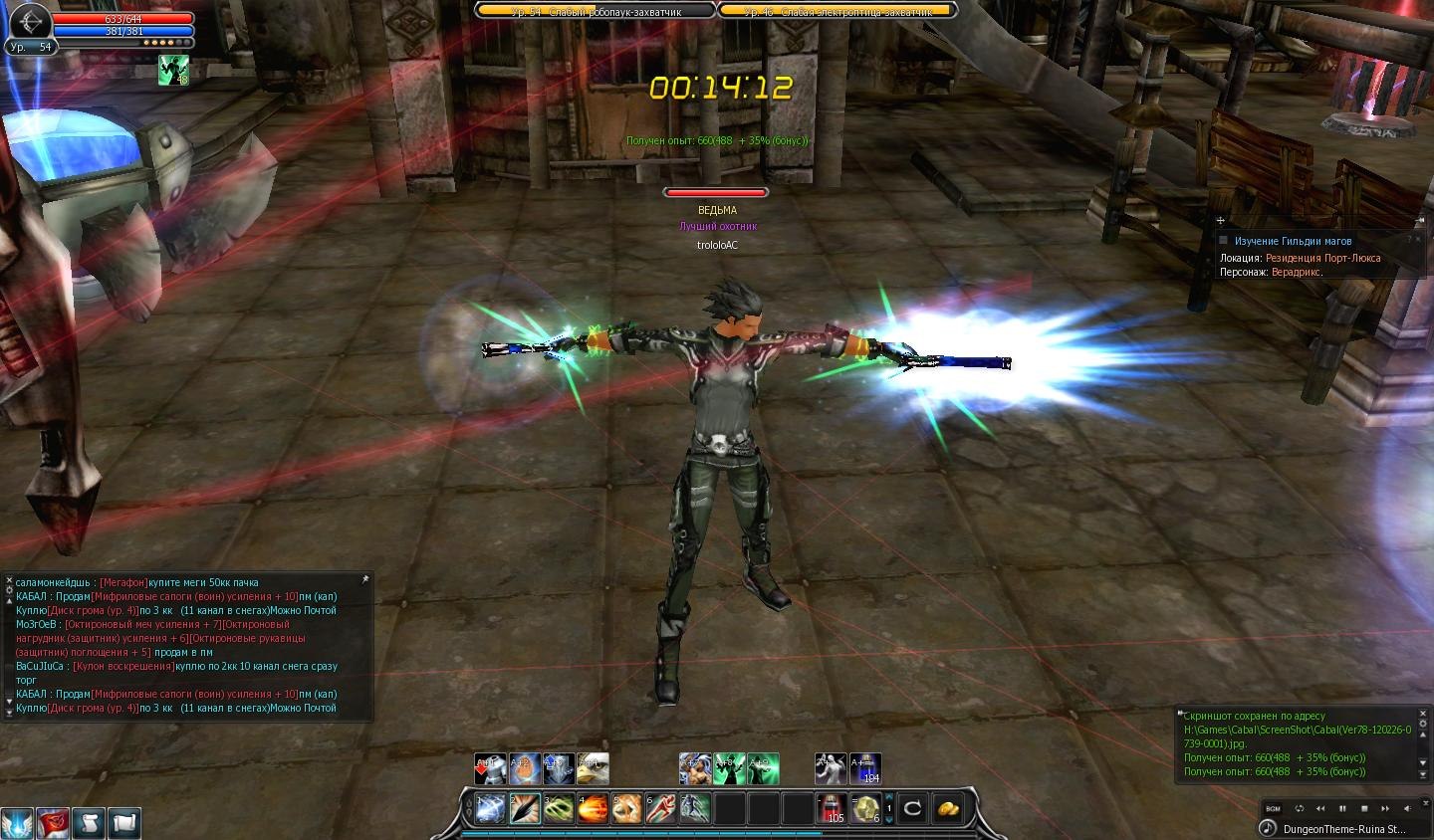Select the black arrow skill in slot 2
Image resolution: width=1434 pixels, height=840 pixels.
[x=525, y=808]
